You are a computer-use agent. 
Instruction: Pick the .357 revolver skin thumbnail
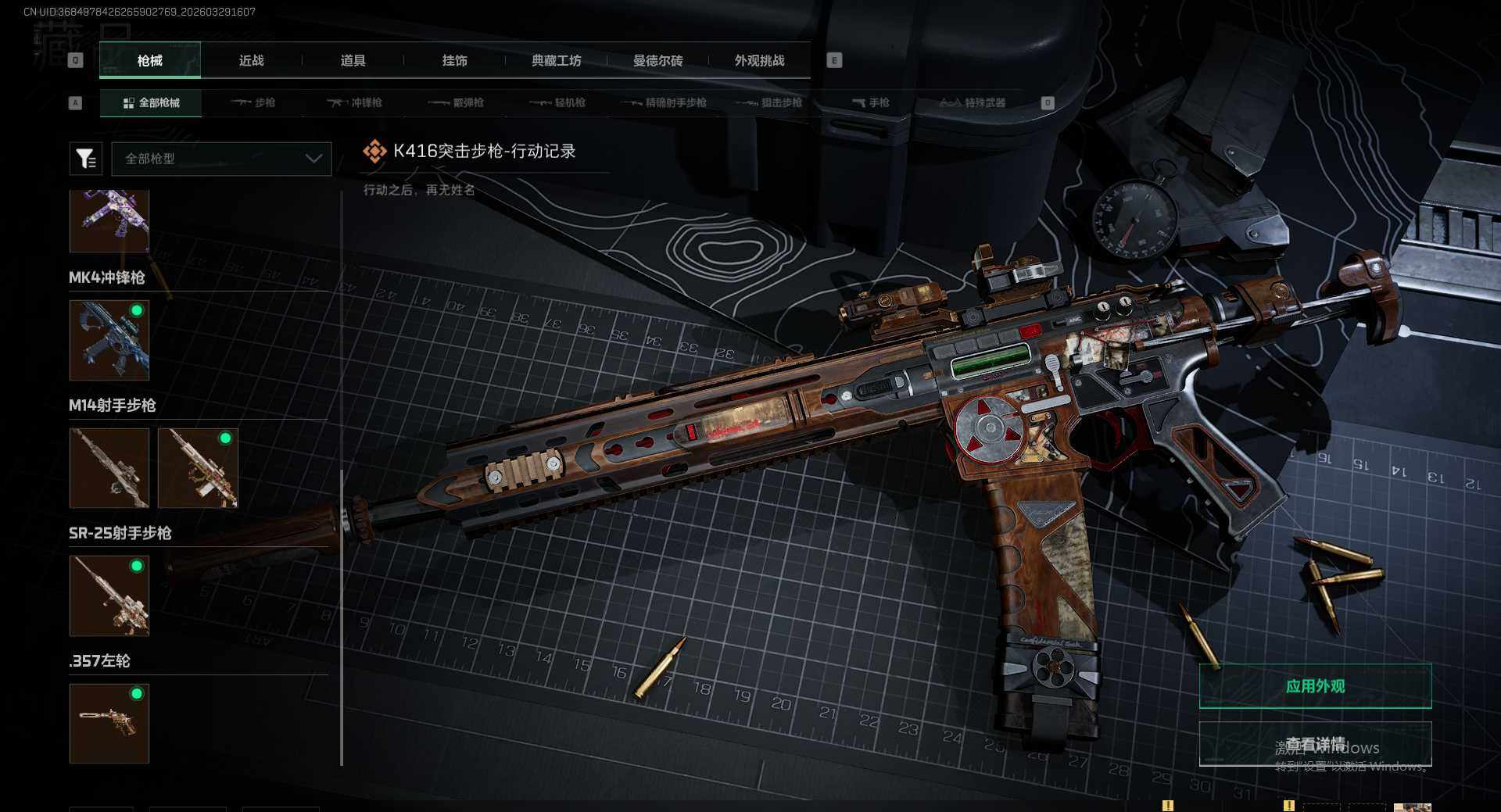109,723
